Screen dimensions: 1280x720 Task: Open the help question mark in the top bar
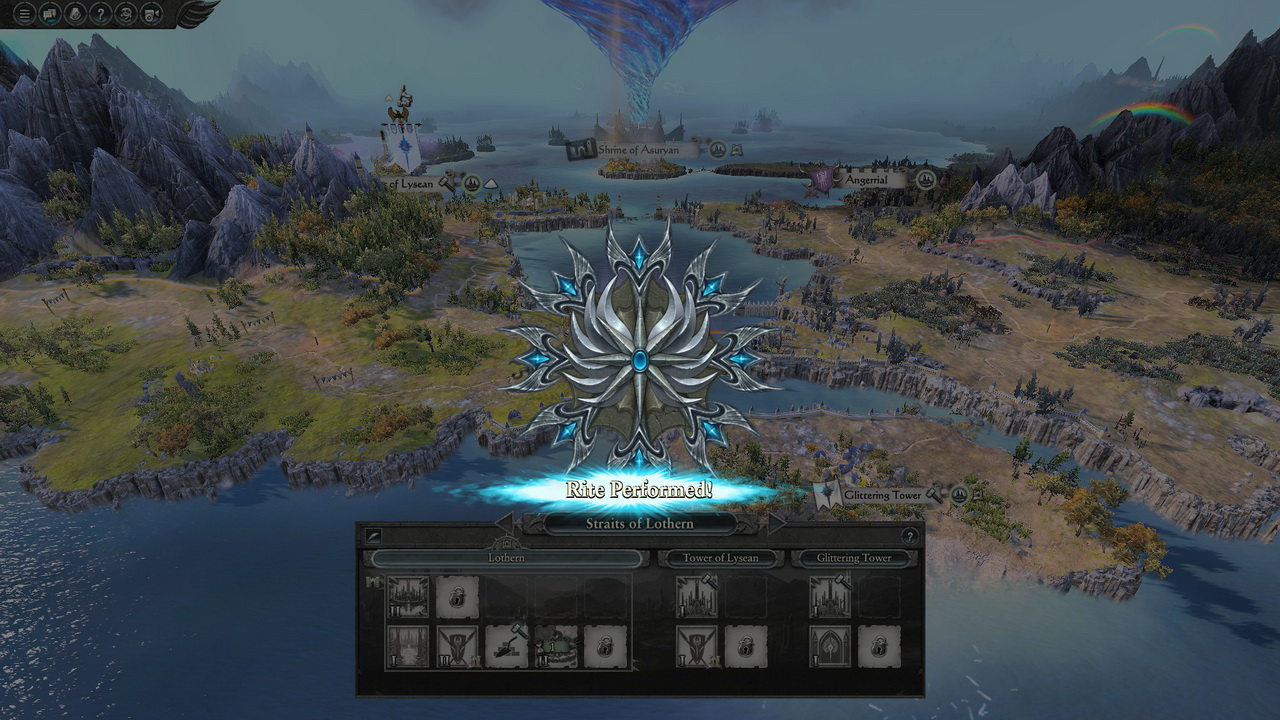[x=101, y=13]
